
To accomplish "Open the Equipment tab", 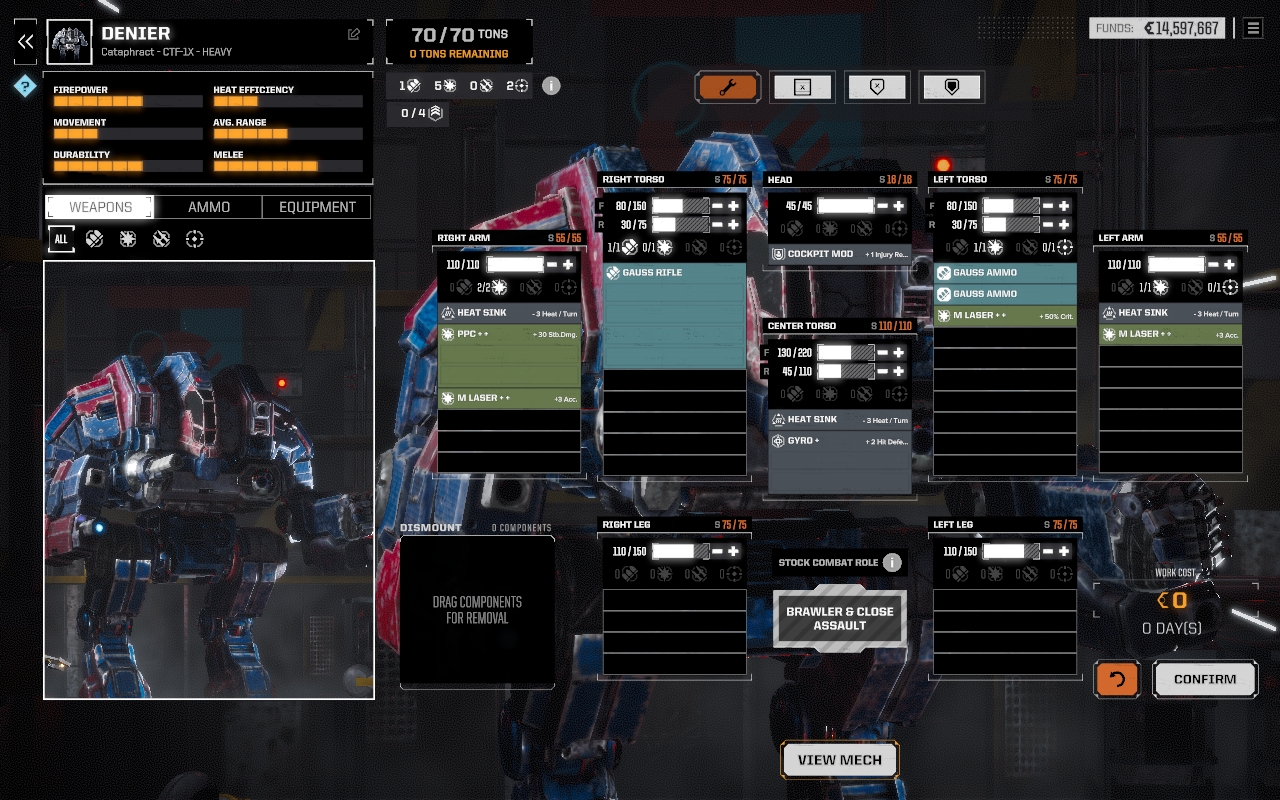I will tap(317, 207).
